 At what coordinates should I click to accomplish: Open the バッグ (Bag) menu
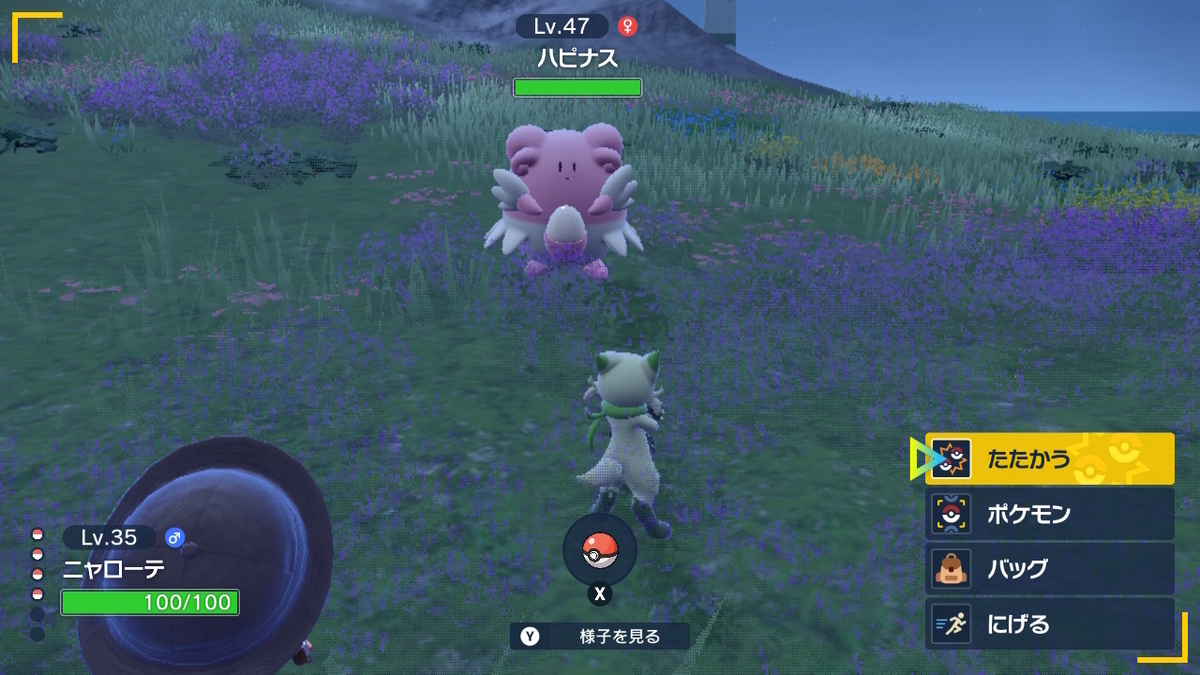coord(1049,568)
